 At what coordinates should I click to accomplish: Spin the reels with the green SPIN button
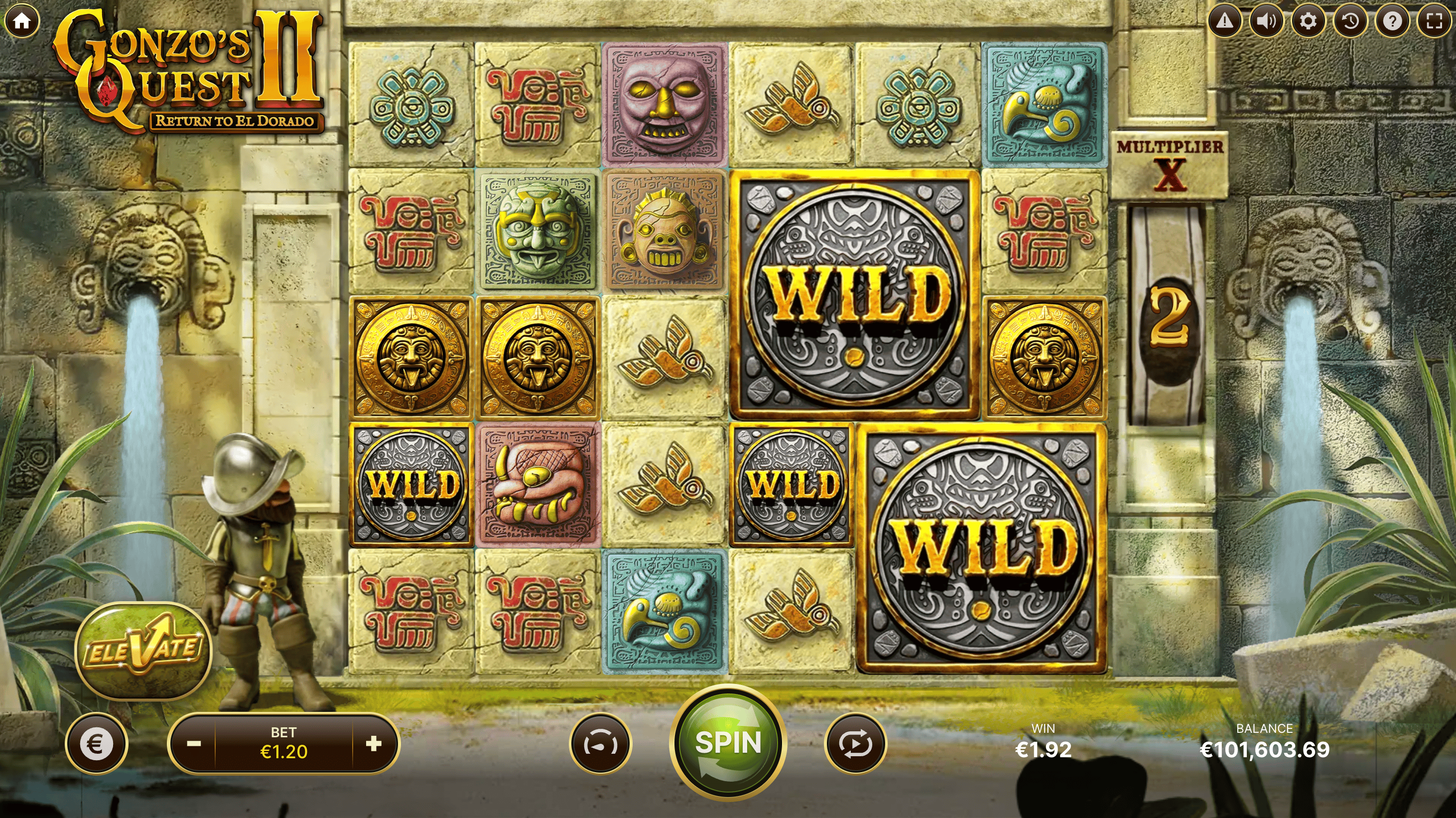click(x=728, y=742)
